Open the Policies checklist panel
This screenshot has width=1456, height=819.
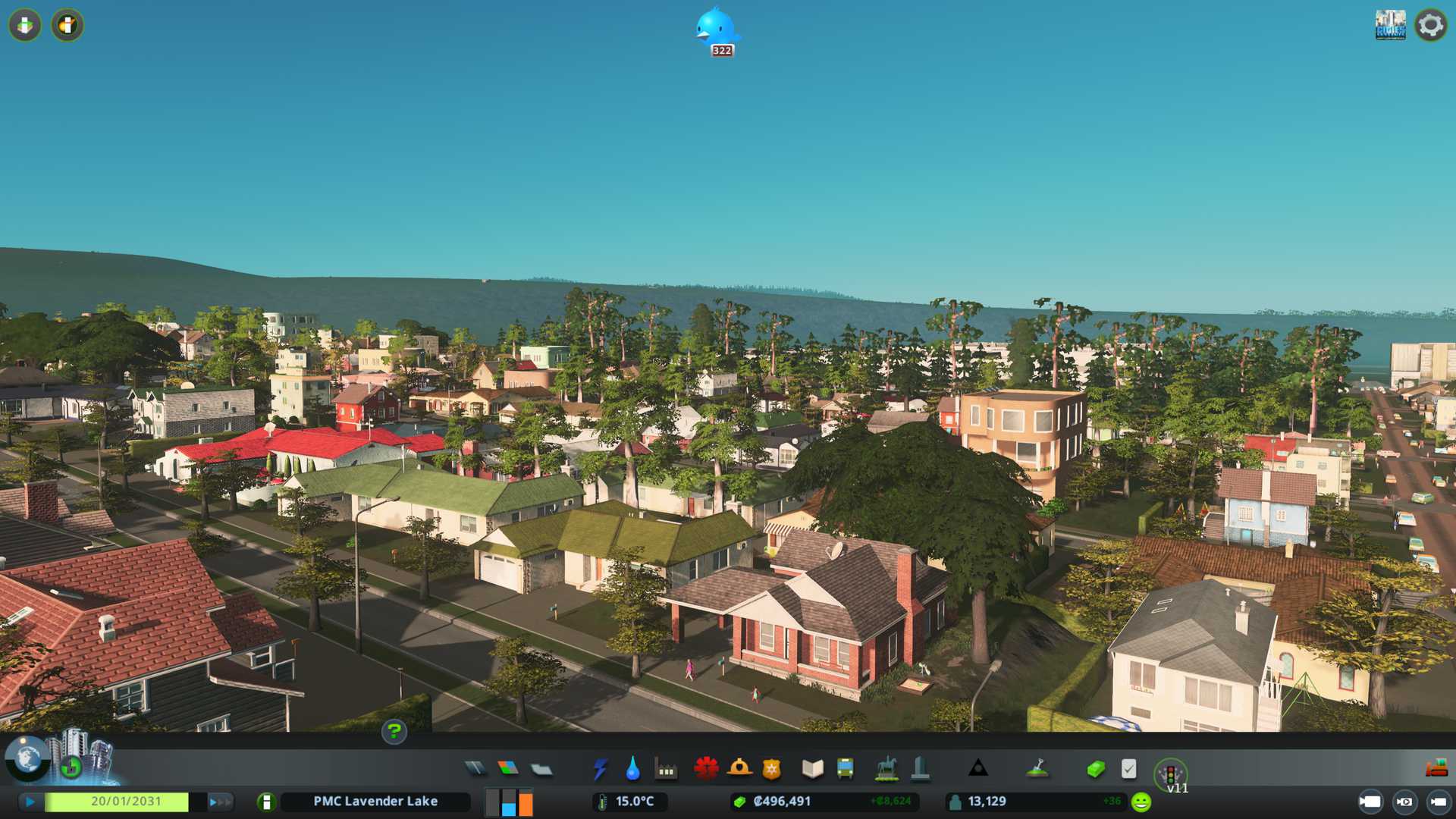click(x=1128, y=769)
